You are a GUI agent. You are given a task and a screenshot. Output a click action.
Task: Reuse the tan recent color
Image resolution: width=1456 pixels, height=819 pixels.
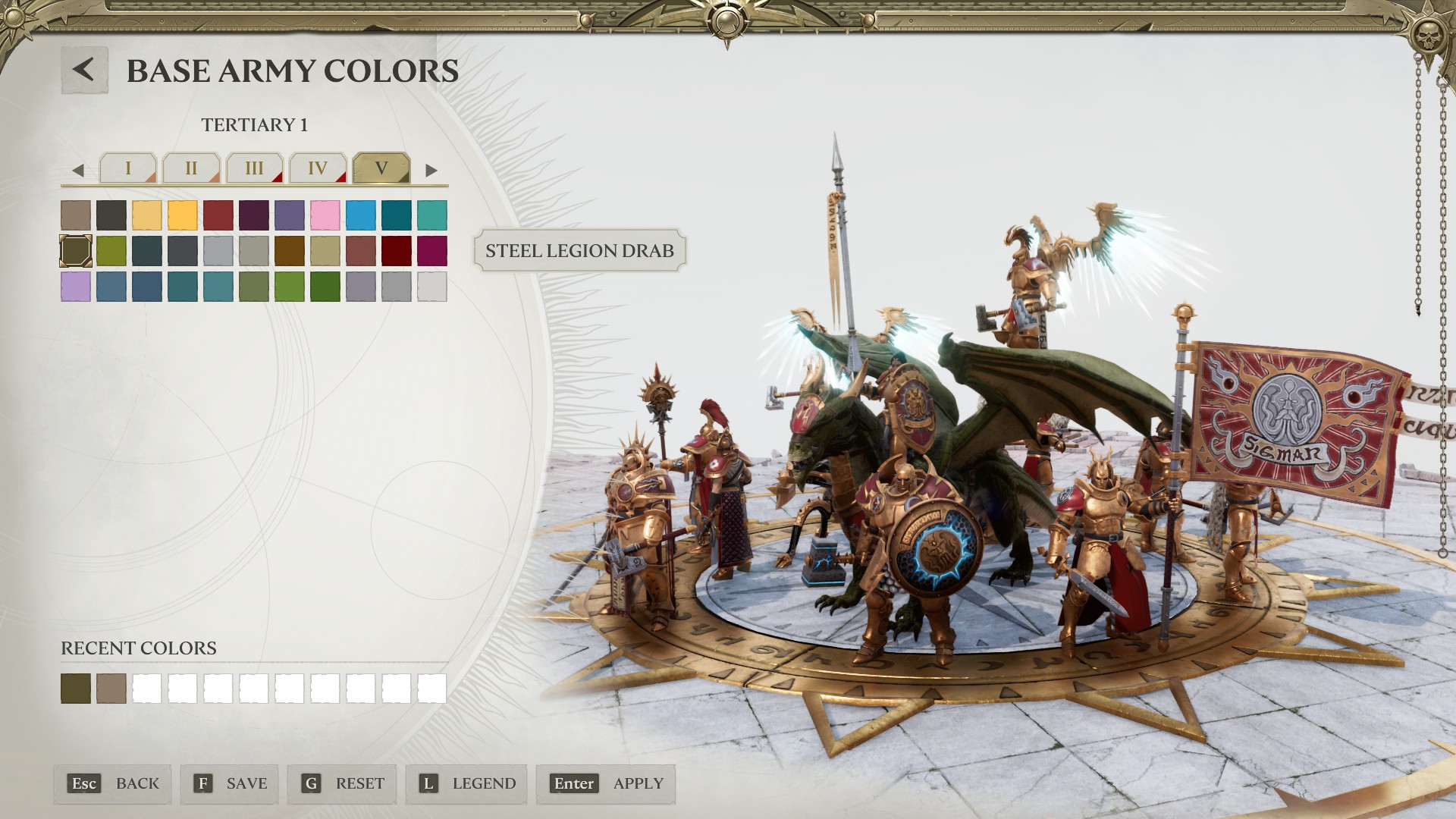tap(111, 689)
